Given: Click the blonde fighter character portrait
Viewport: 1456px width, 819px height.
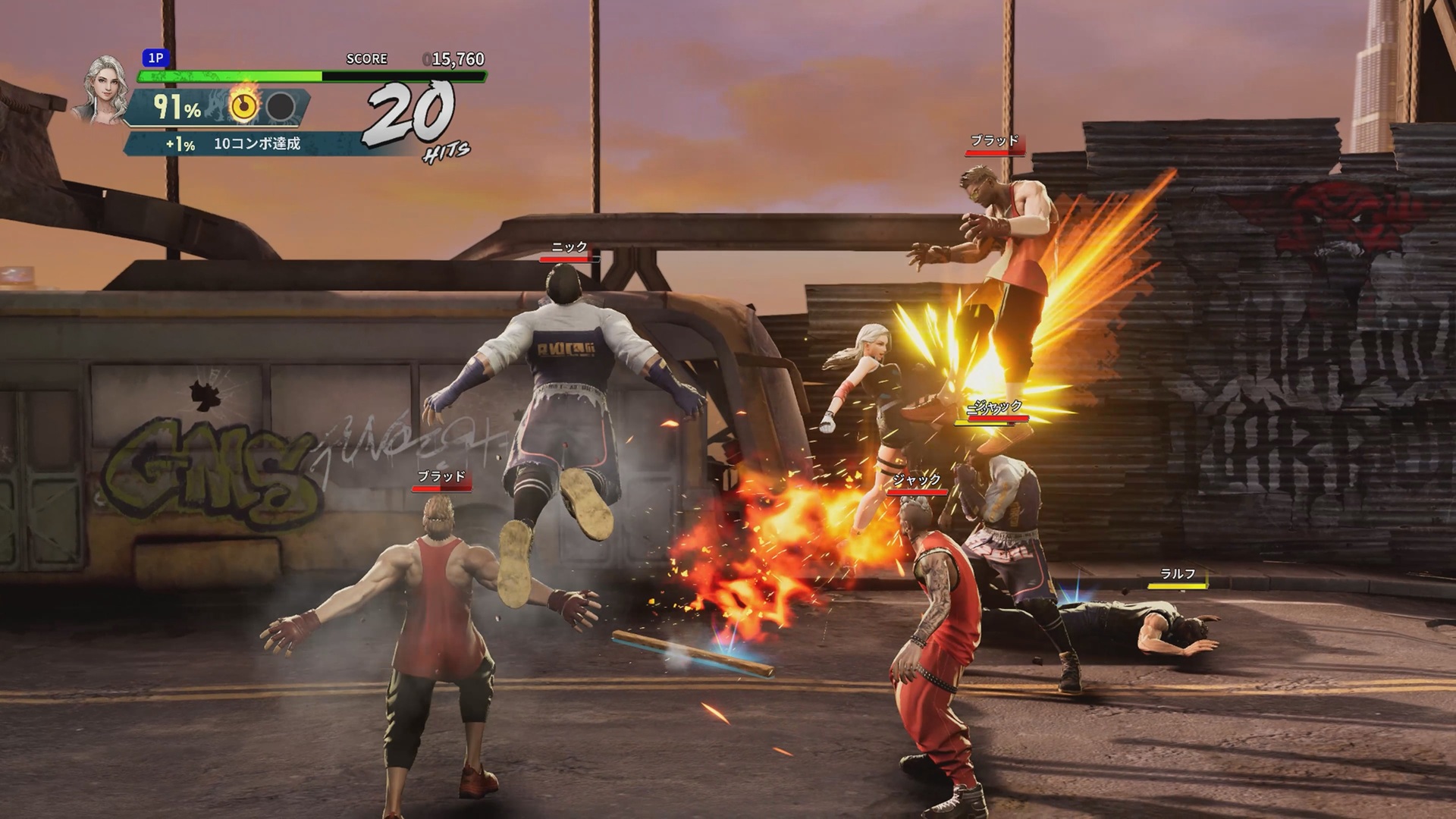Looking at the screenshot, I should click(x=102, y=89).
